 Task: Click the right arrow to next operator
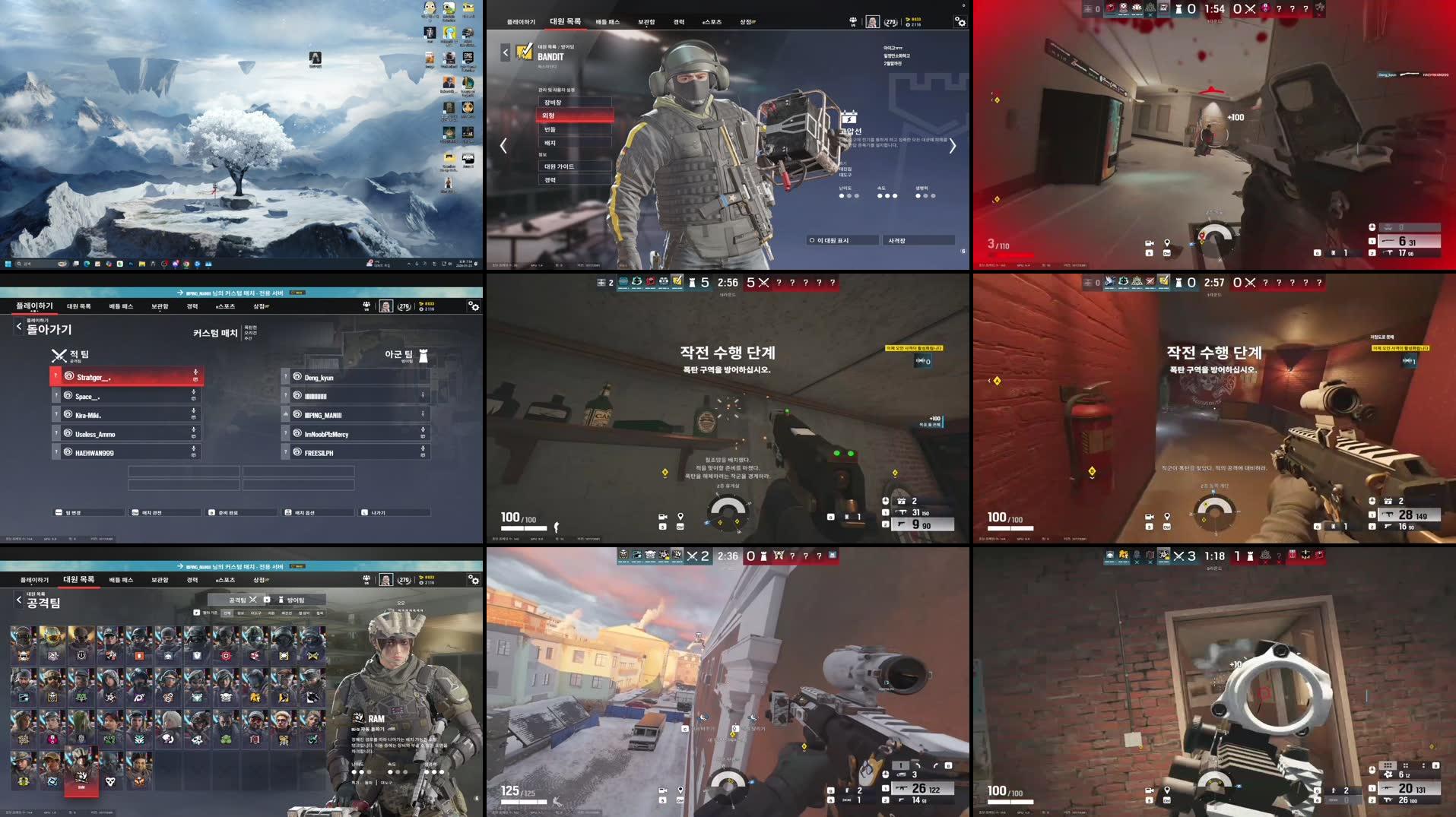point(952,145)
